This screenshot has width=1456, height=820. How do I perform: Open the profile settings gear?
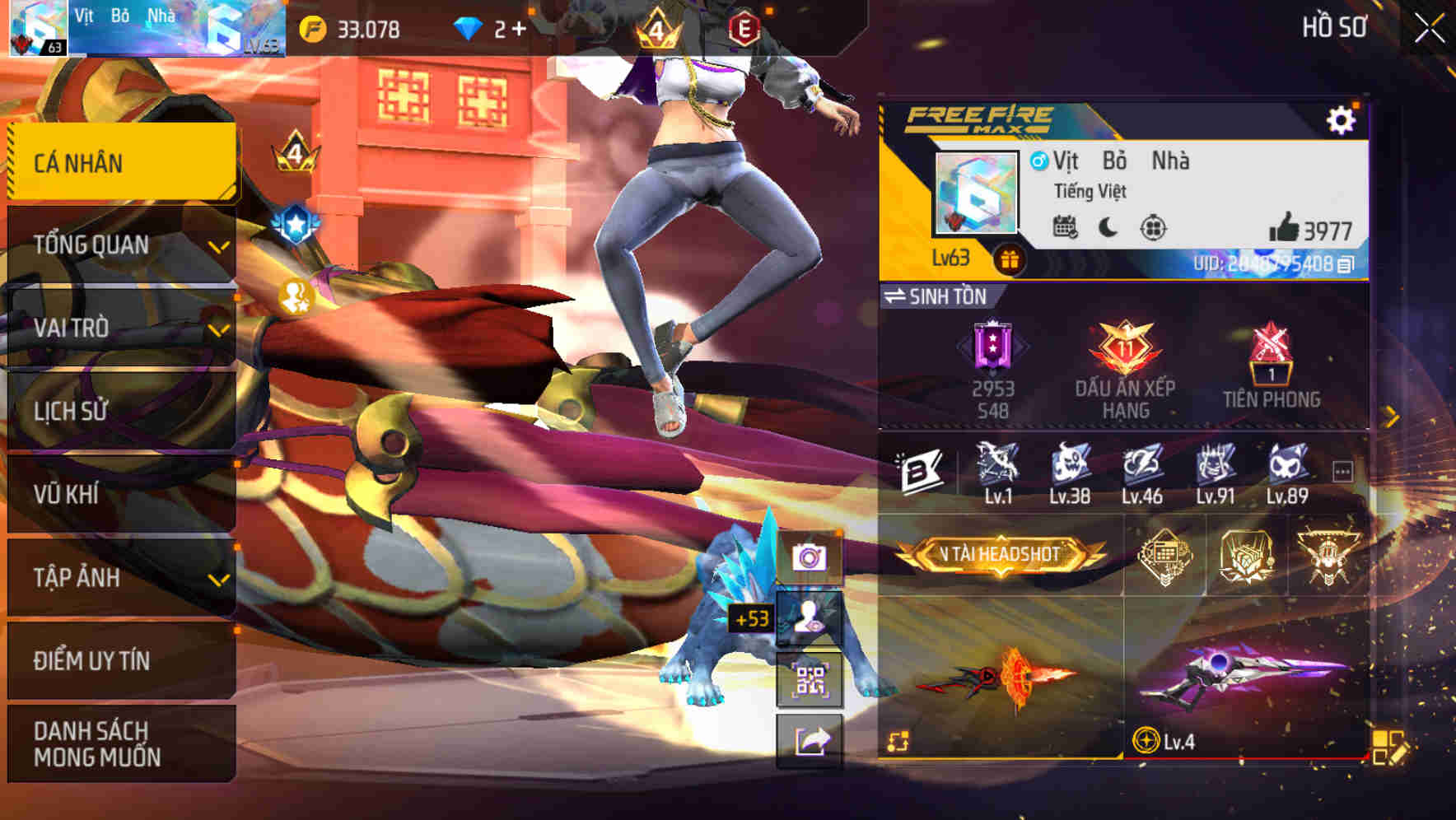tap(1343, 118)
